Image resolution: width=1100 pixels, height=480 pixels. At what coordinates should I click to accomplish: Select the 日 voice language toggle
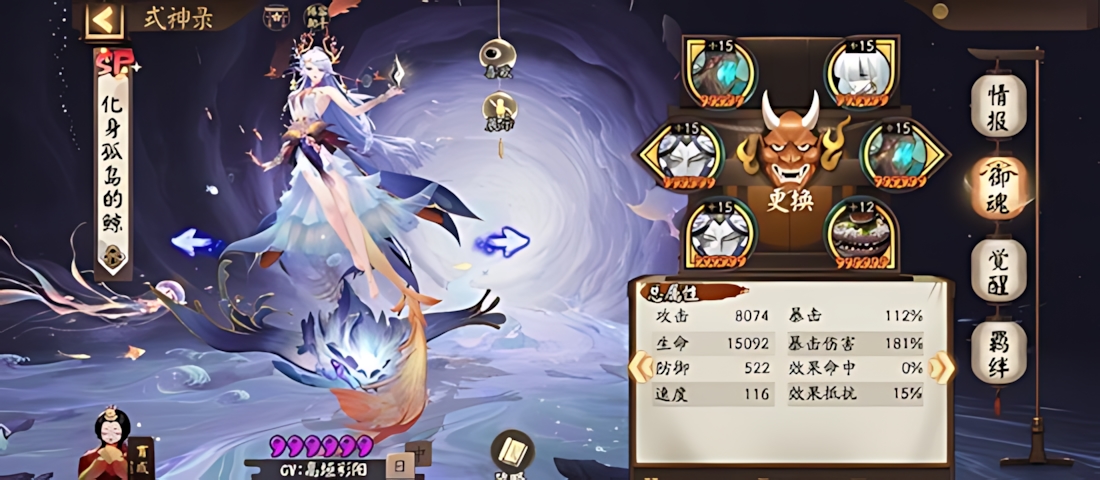(x=398, y=465)
